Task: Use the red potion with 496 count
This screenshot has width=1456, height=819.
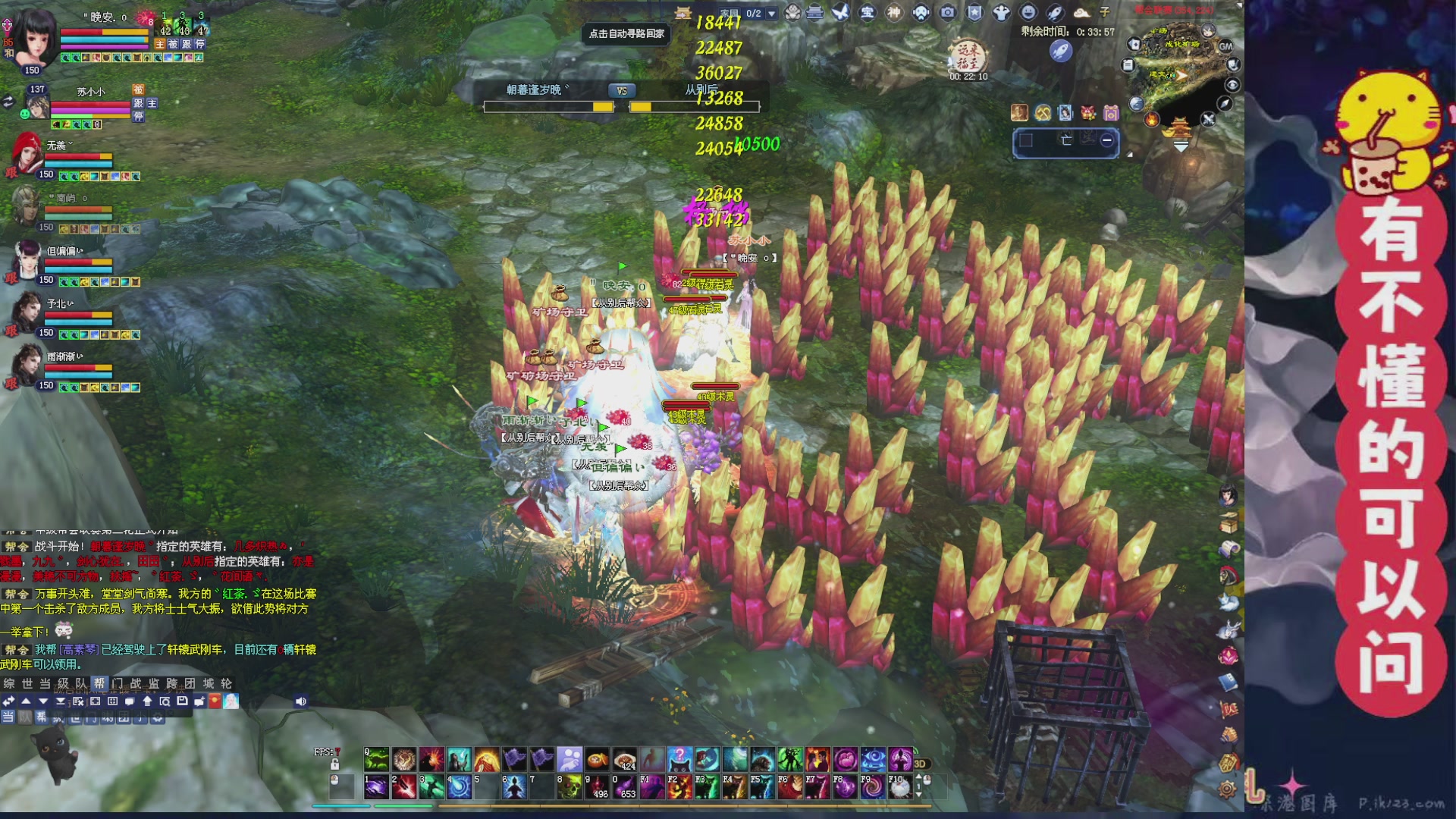Action: click(x=598, y=788)
